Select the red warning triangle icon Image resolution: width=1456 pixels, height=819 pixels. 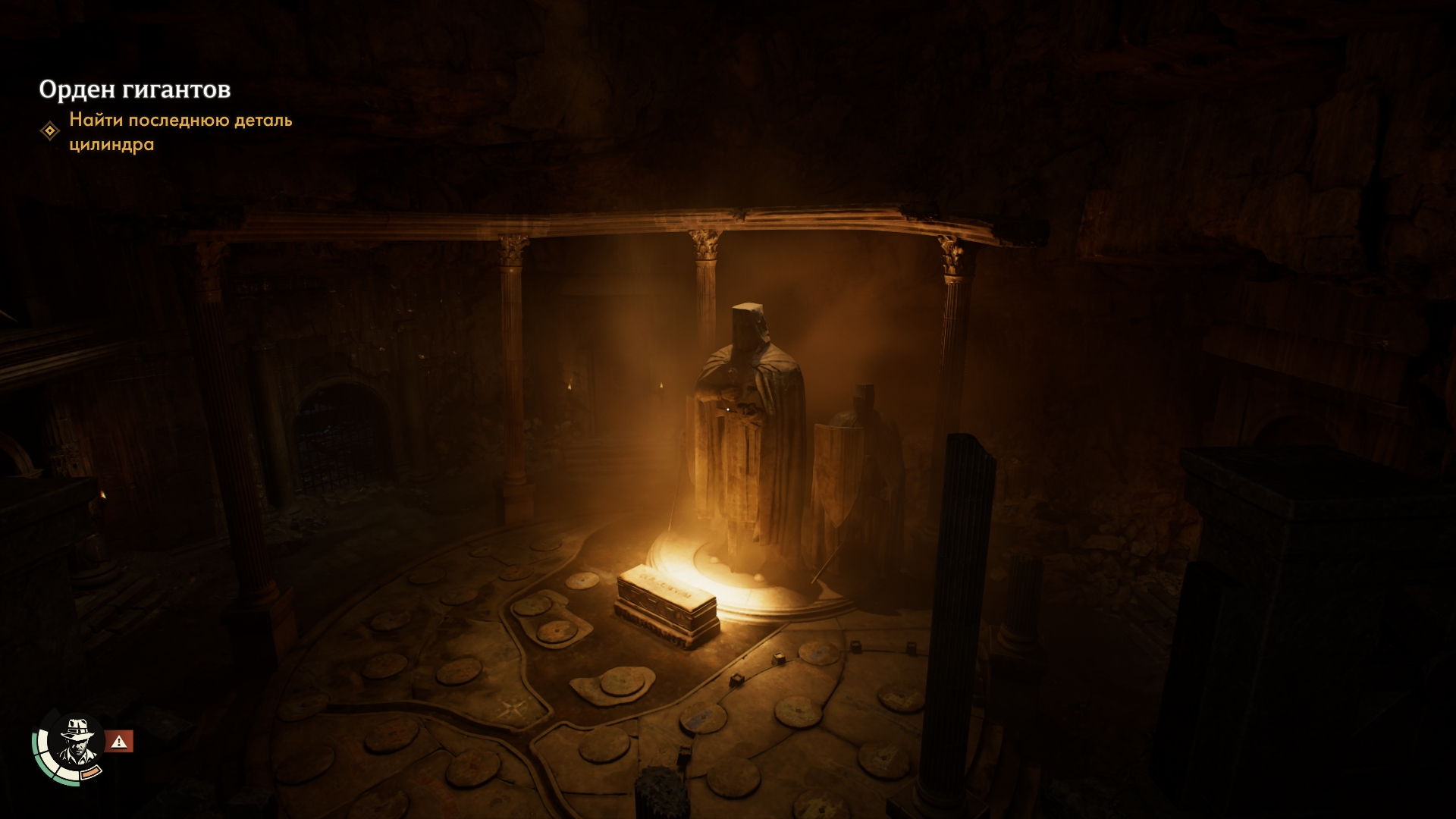(119, 742)
